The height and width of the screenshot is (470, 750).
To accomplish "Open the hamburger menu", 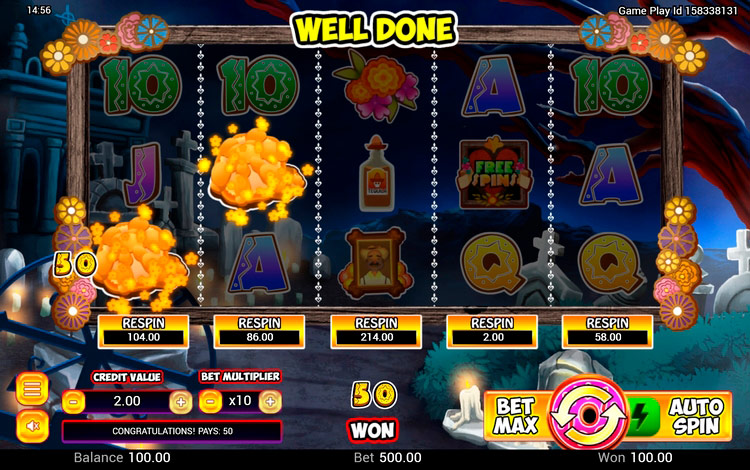I will coord(32,388).
